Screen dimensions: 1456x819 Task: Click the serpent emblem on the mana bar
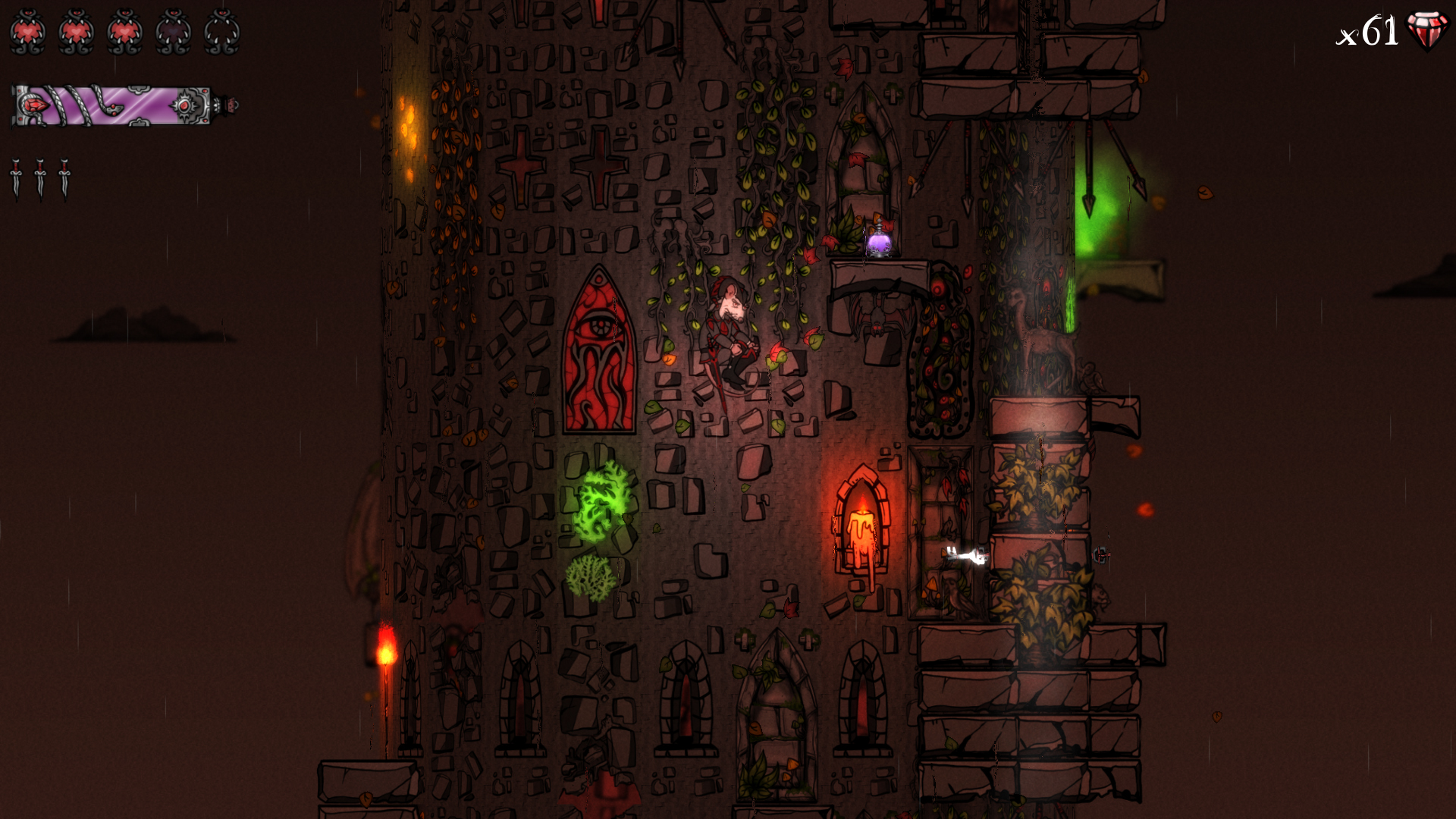114,108
